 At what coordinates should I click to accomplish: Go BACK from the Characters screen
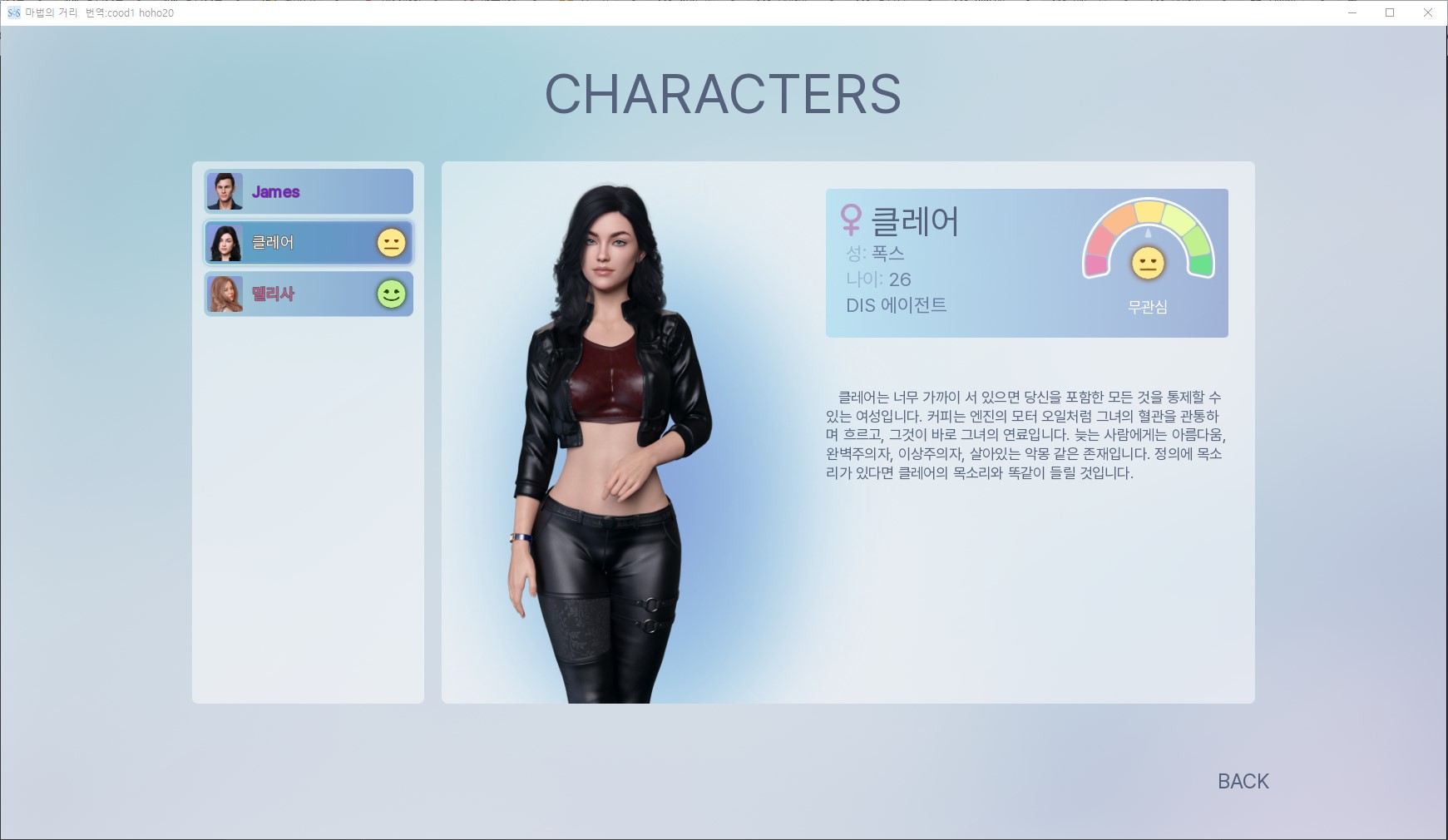tap(1243, 781)
